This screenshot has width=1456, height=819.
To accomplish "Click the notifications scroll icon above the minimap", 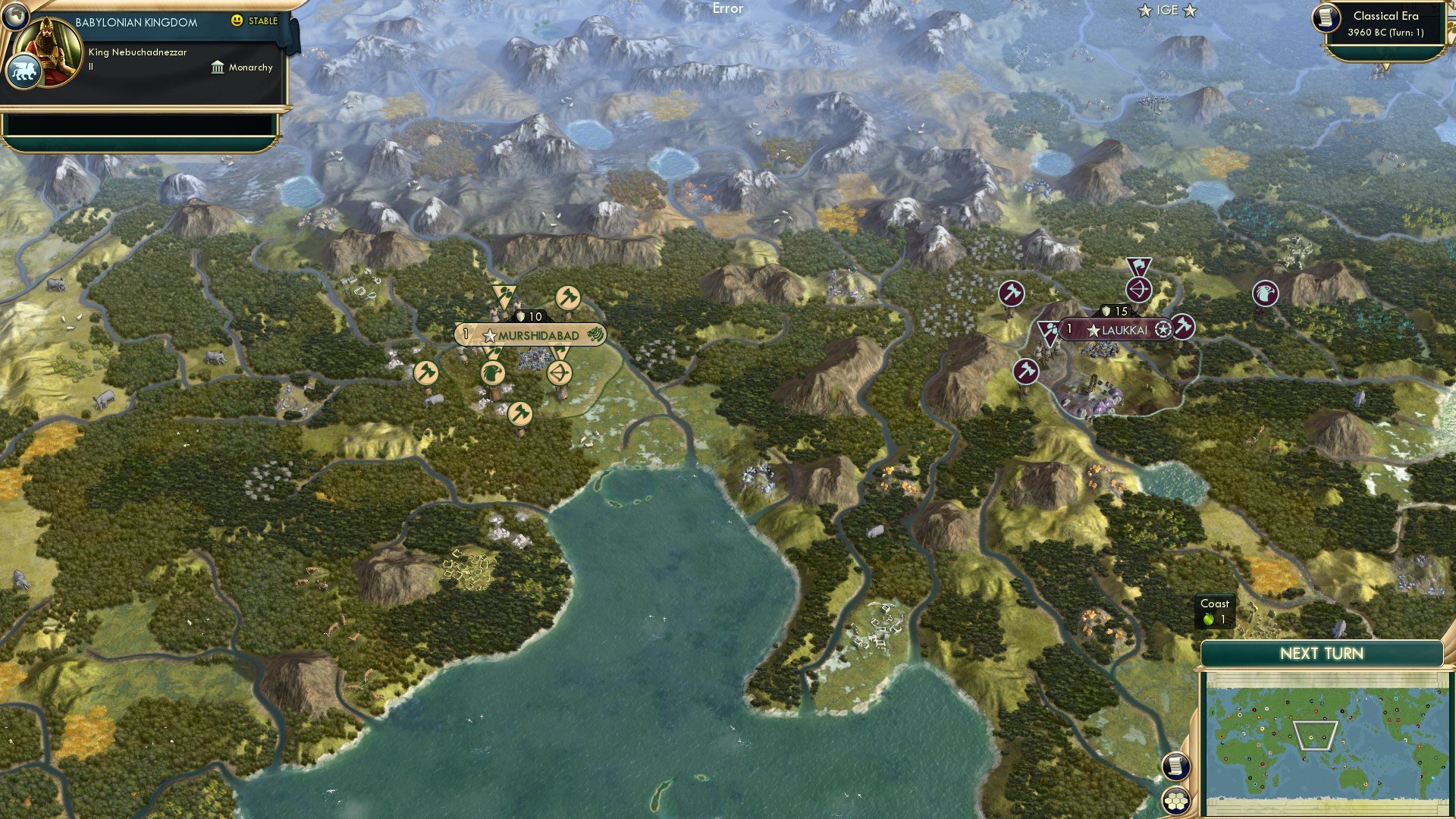I will pos(1176,767).
